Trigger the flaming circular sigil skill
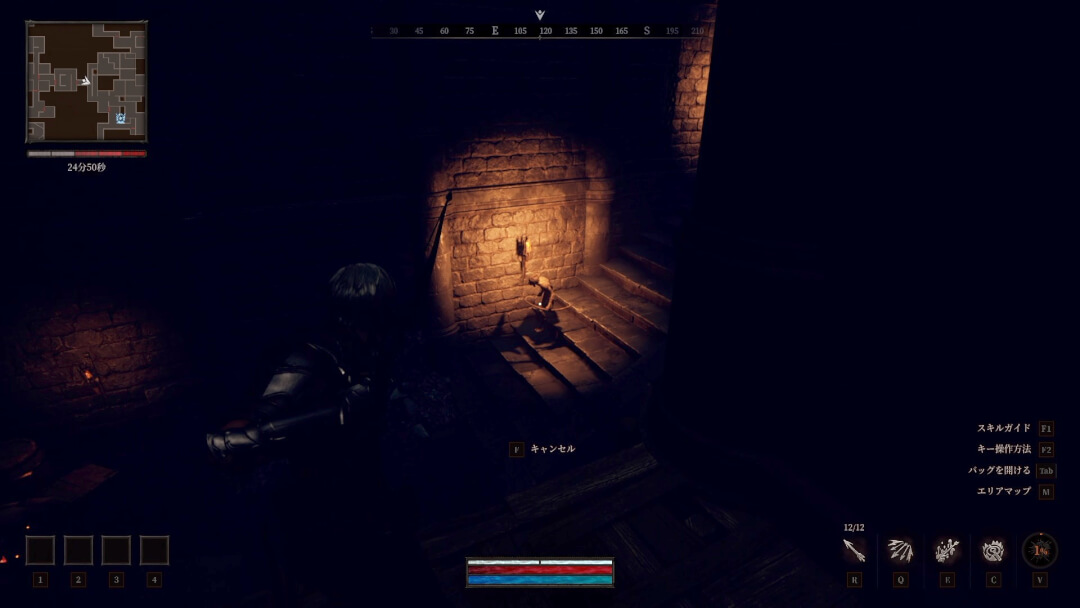Image resolution: width=1080 pixels, height=608 pixels. click(x=993, y=550)
